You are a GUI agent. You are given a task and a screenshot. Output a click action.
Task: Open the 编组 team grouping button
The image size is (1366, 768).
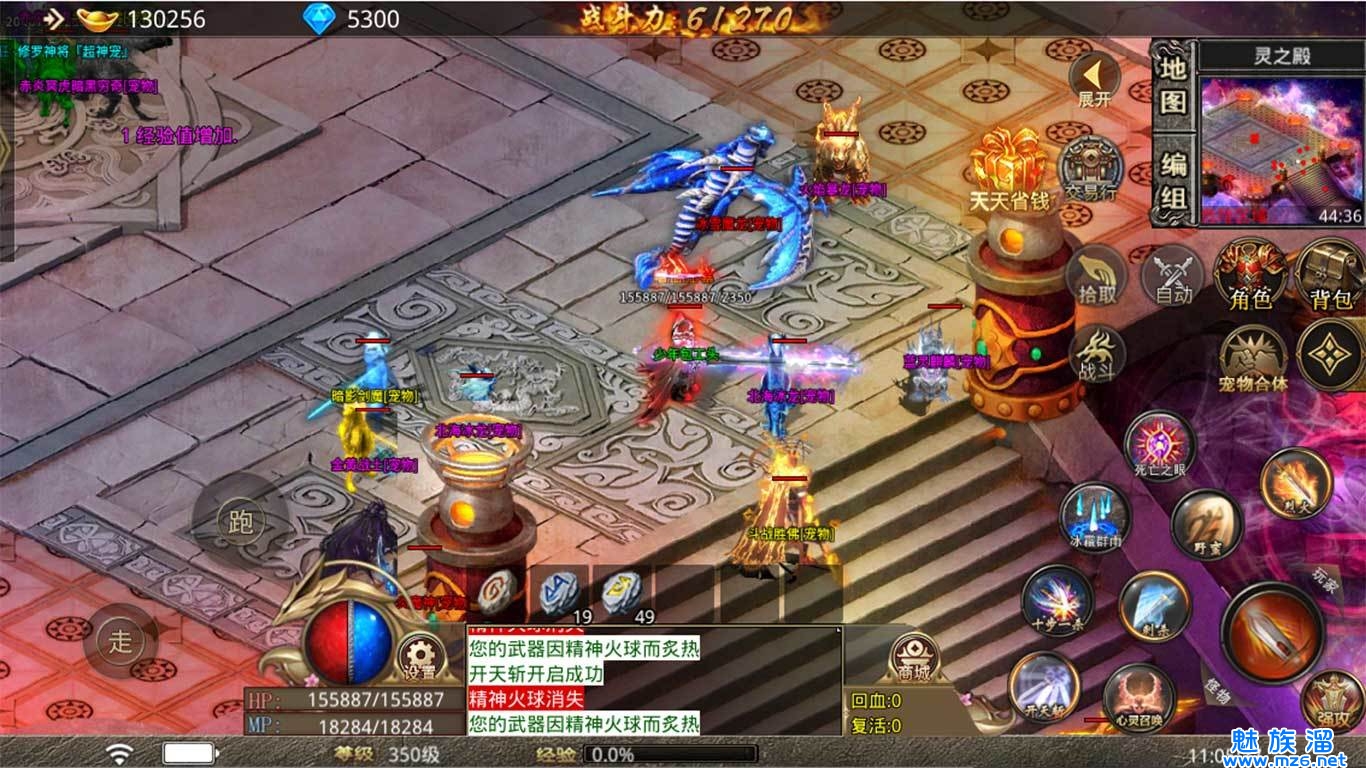point(1173,182)
